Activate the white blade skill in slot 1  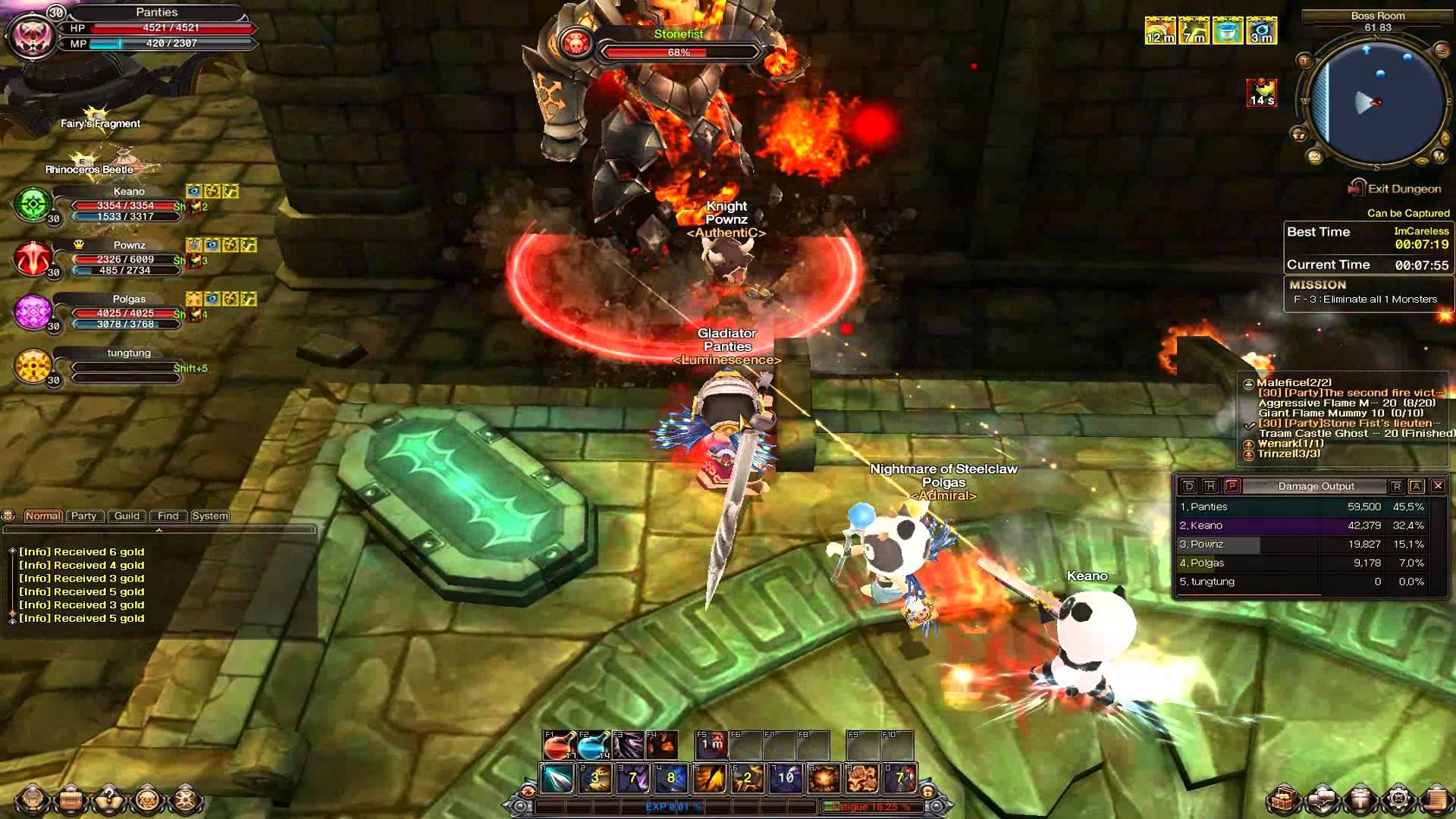557,778
